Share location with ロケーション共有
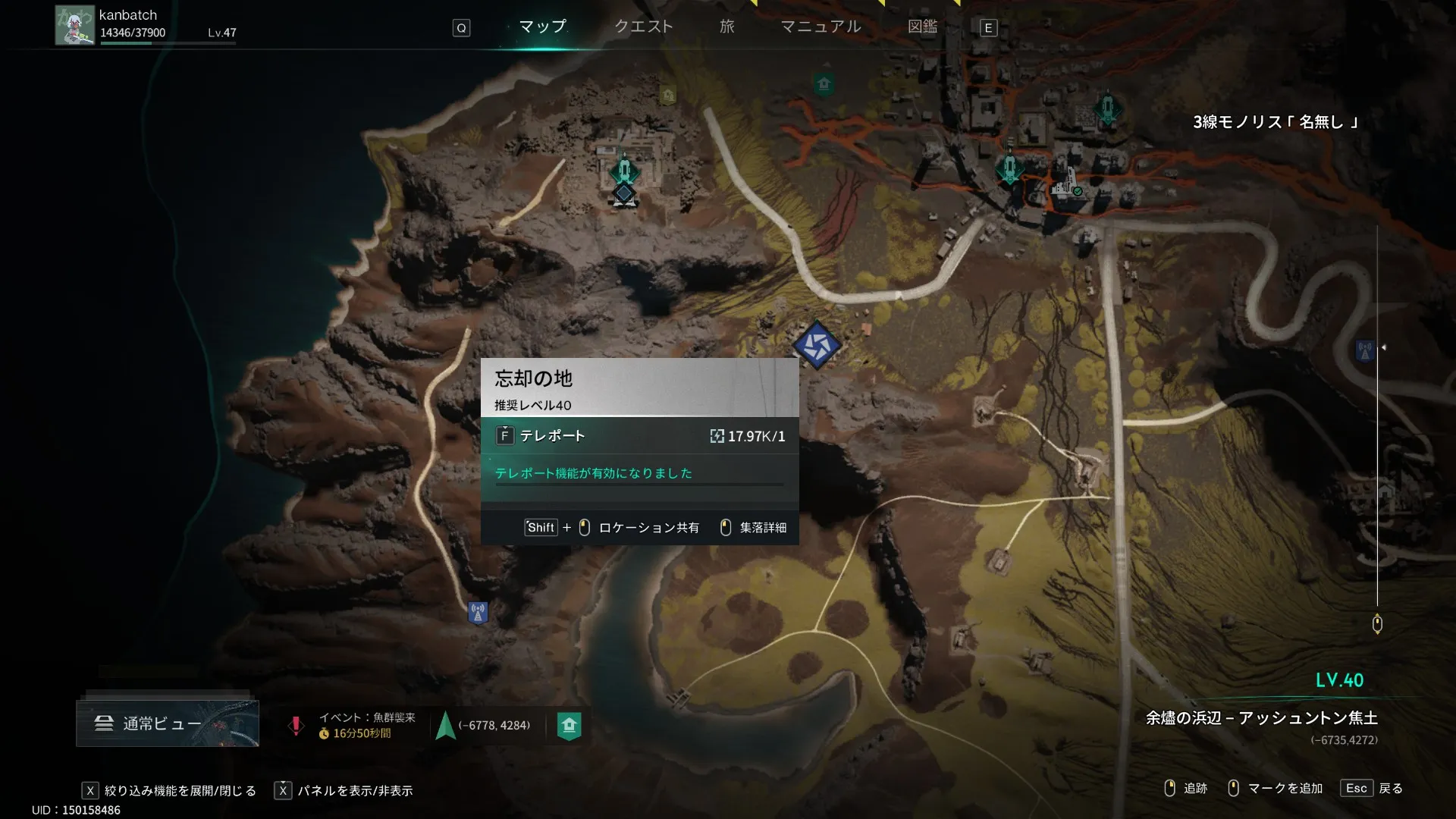This screenshot has height=819, width=1456. (x=648, y=528)
